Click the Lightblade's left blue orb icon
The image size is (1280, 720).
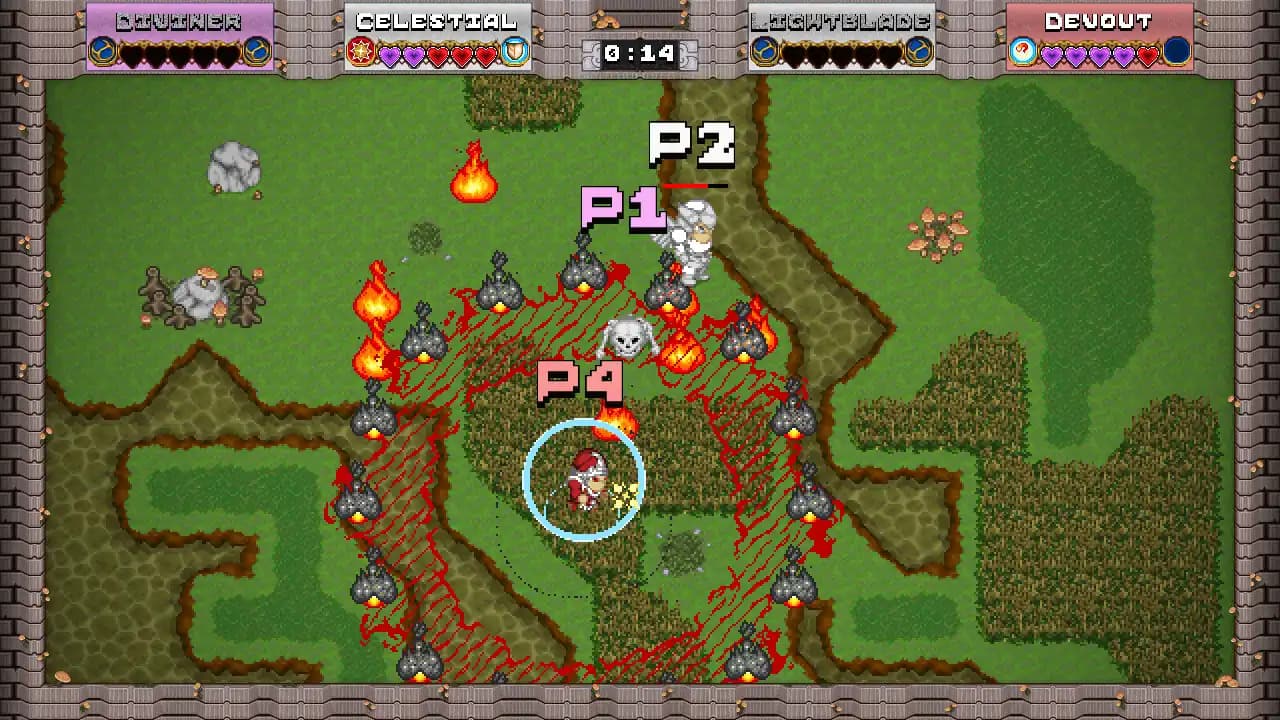coord(763,52)
